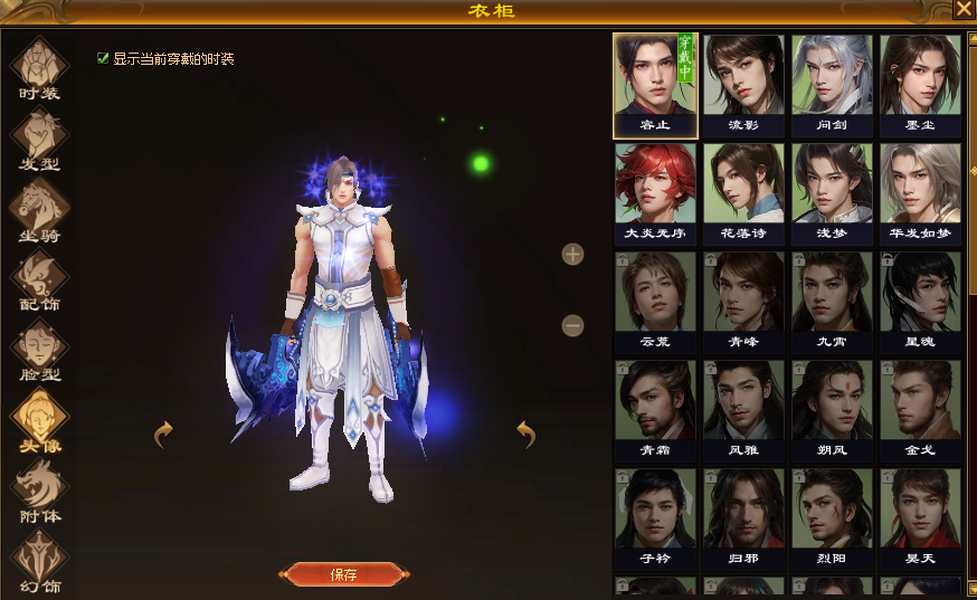Close the wardrobe window
Screen dimensions: 977x600
[963, 10]
